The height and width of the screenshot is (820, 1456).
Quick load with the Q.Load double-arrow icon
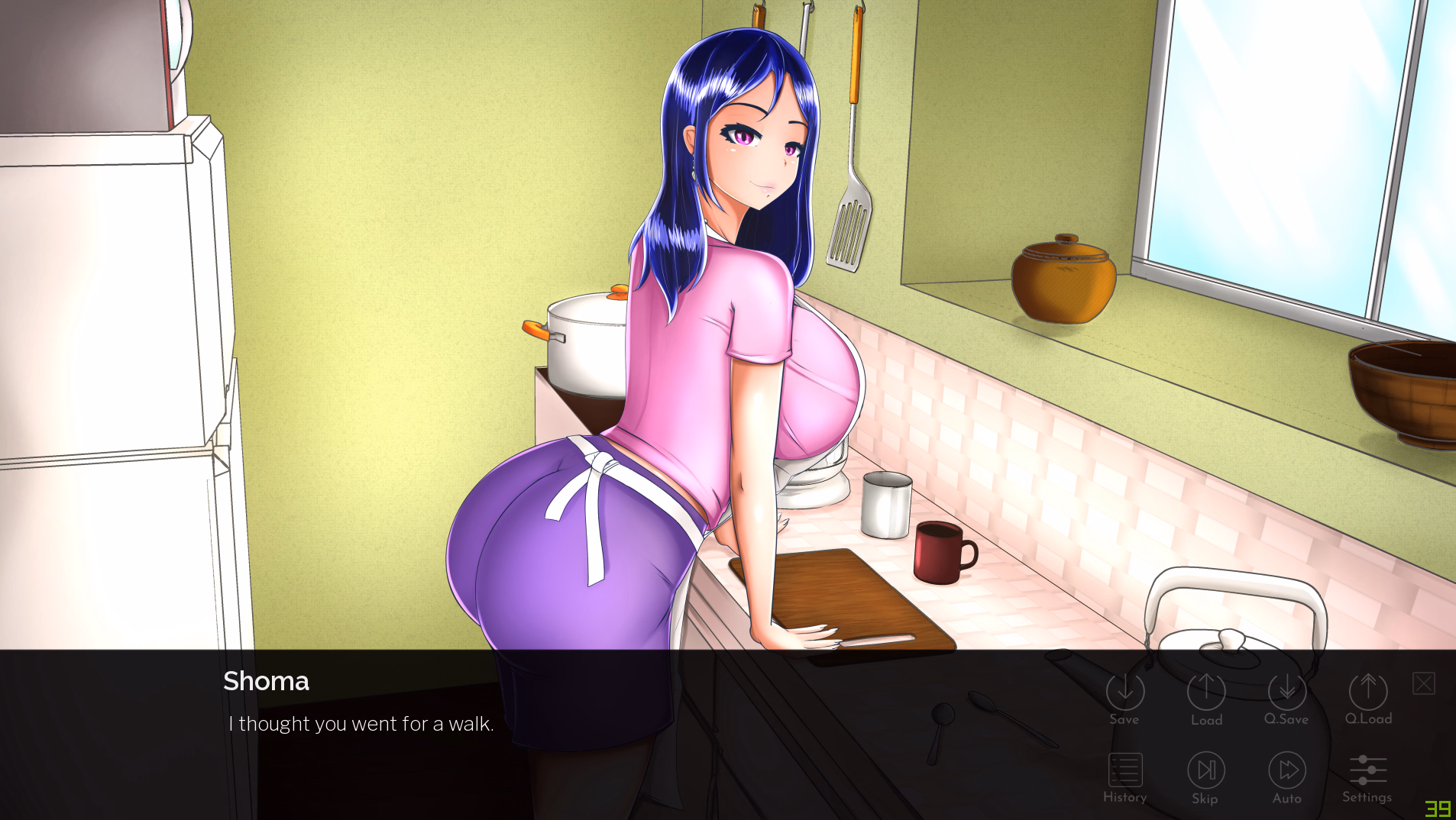point(1367,689)
